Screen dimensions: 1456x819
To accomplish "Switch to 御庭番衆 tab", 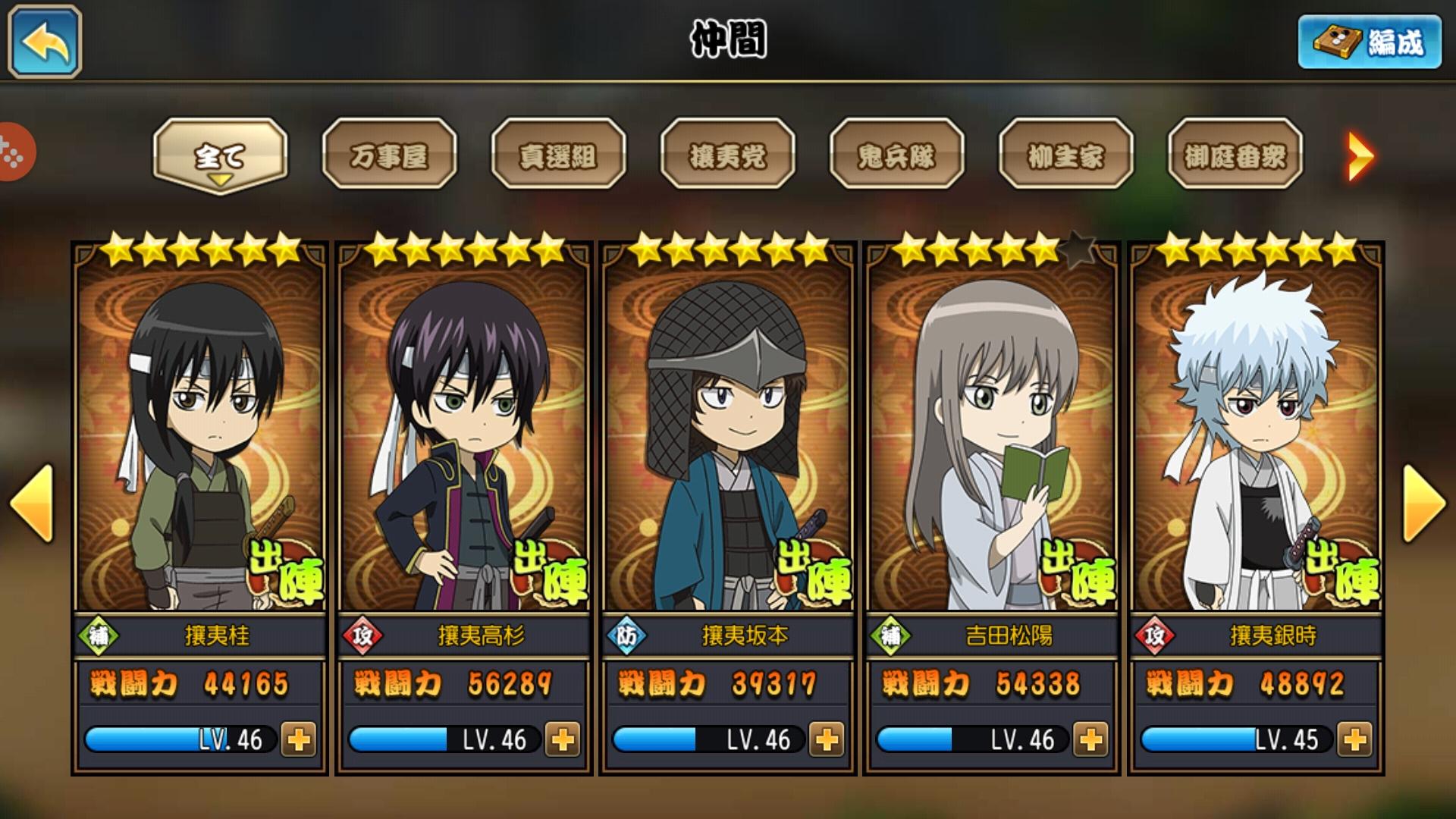I will (x=1235, y=155).
